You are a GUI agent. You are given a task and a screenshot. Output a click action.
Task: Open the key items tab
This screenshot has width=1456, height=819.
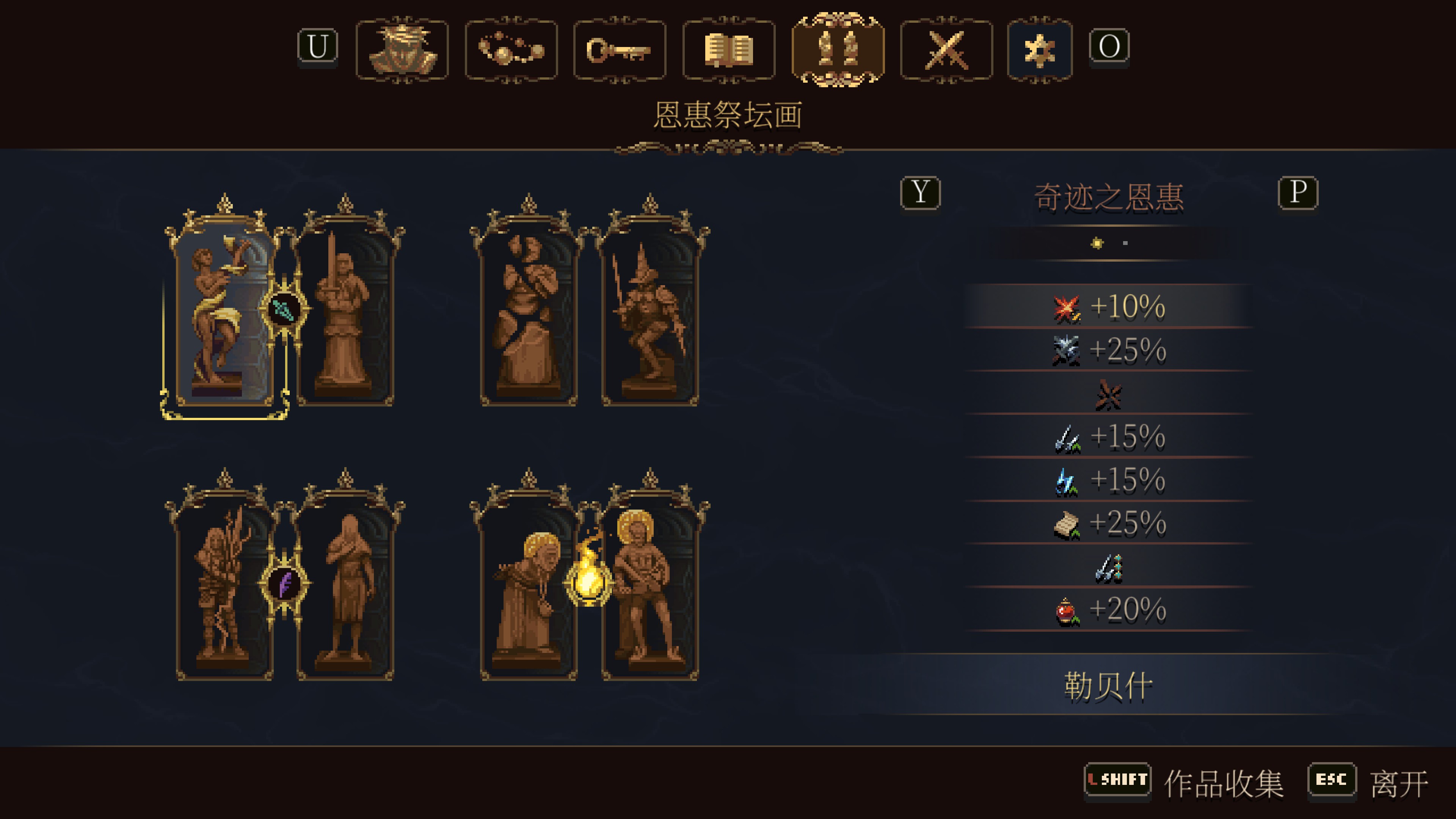pyautogui.click(x=620, y=50)
